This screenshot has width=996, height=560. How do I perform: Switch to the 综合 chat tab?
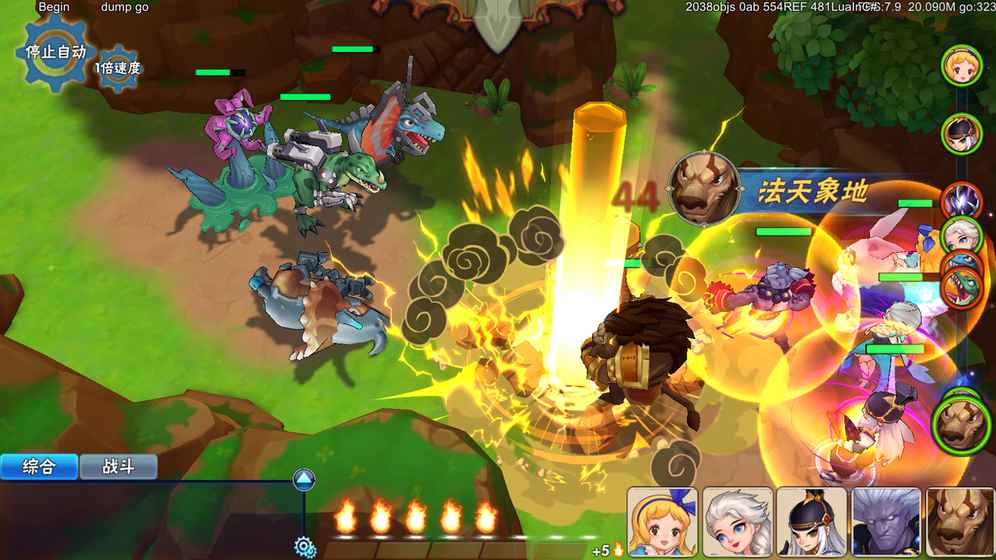[x=38, y=467]
